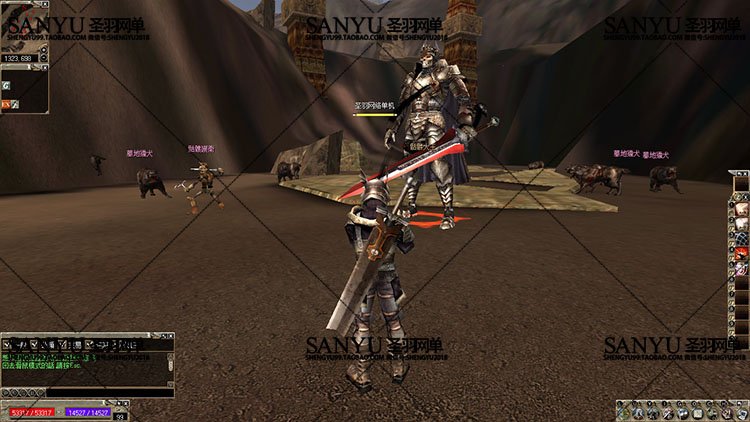This screenshot has width=750, height=422.
Task: Click the orange EX buff icon
Action: point(6,104)
